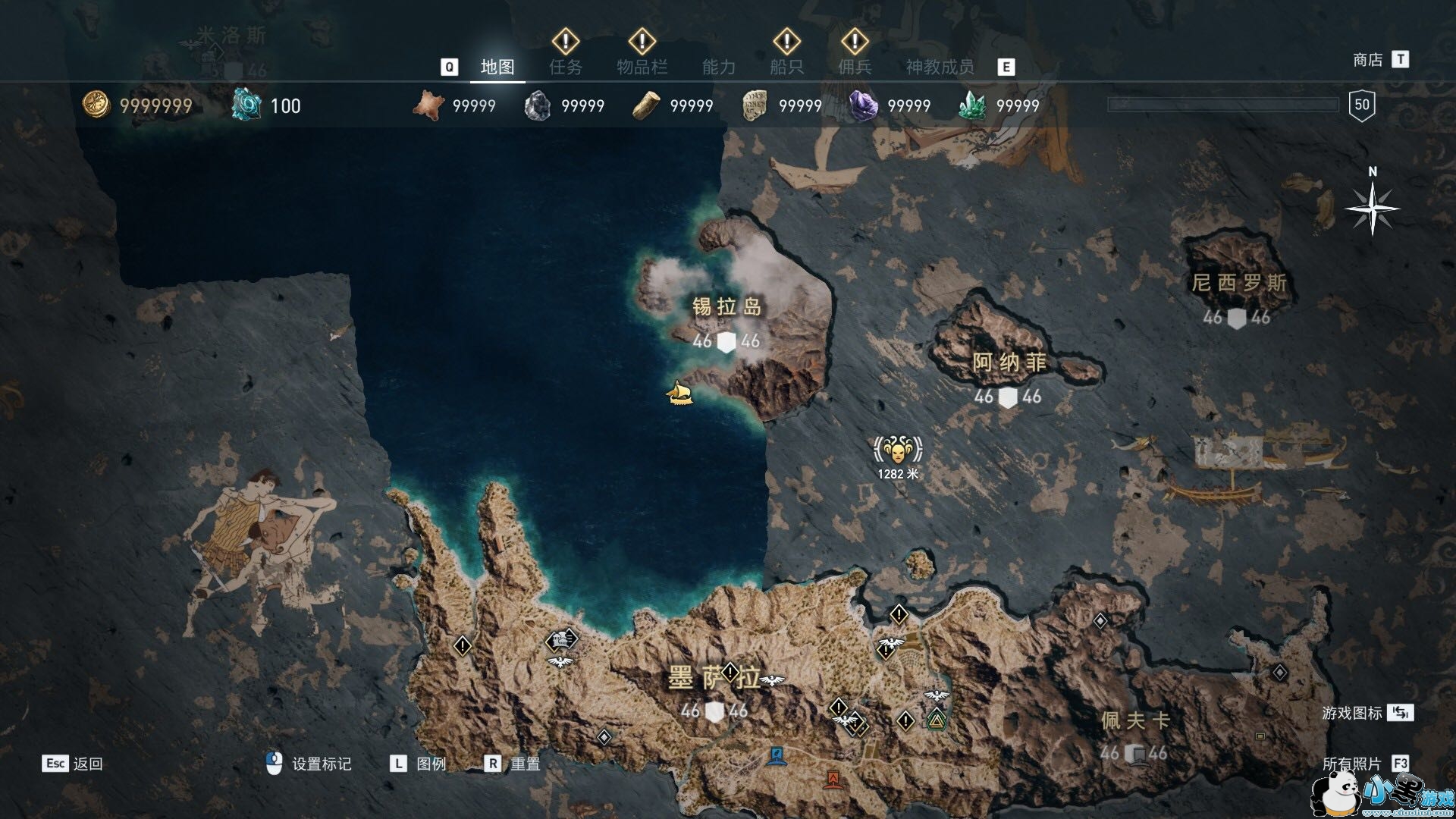Image resolution: width=1456 pixels, height=819 pixels.
Task: Open the 图例 map legend
Action: (431, 764)
